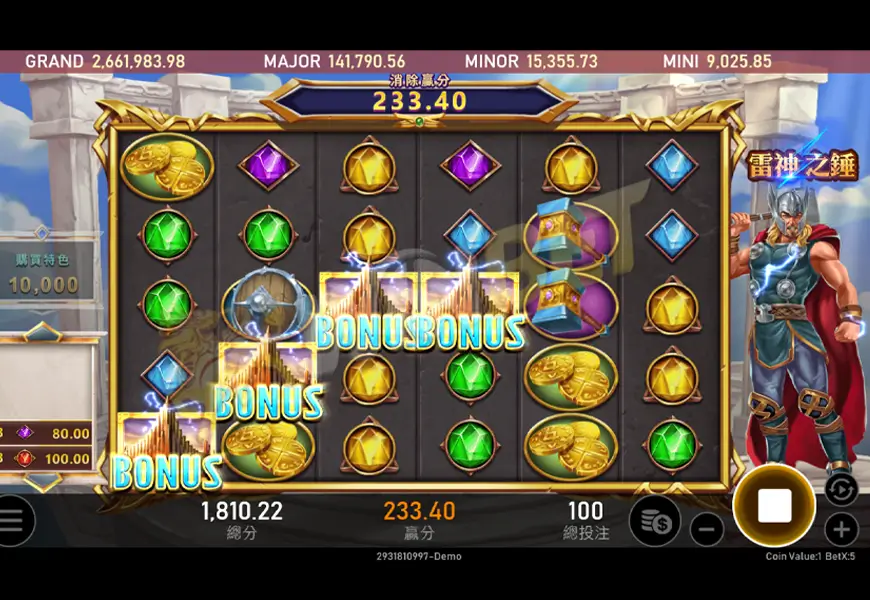Toggle the autoplay circular arrows button
The width and height of the screenshot is (870, 600).
pyautogui.click(x=842, y=489)
